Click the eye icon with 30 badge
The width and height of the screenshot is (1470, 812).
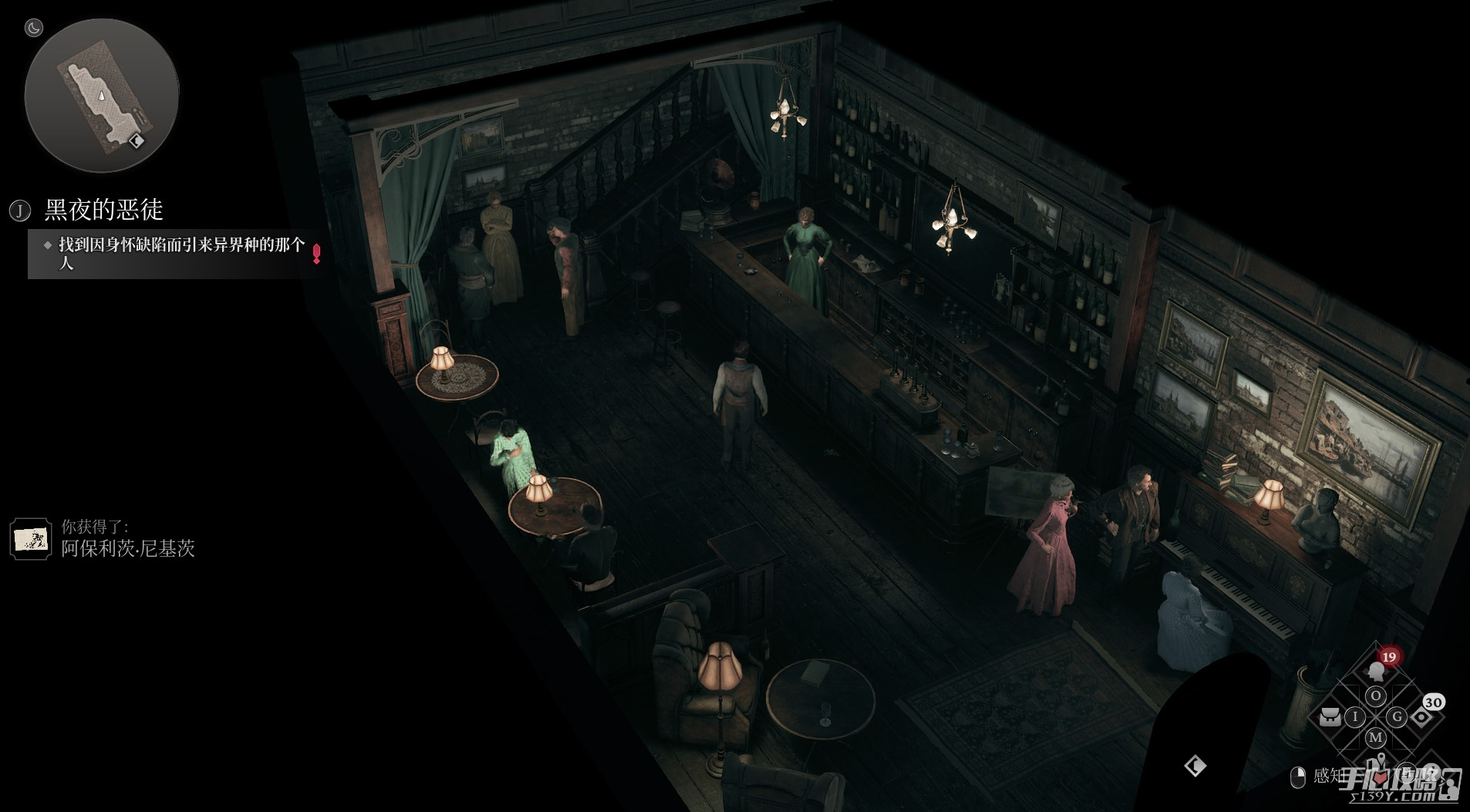point(1421,716)
